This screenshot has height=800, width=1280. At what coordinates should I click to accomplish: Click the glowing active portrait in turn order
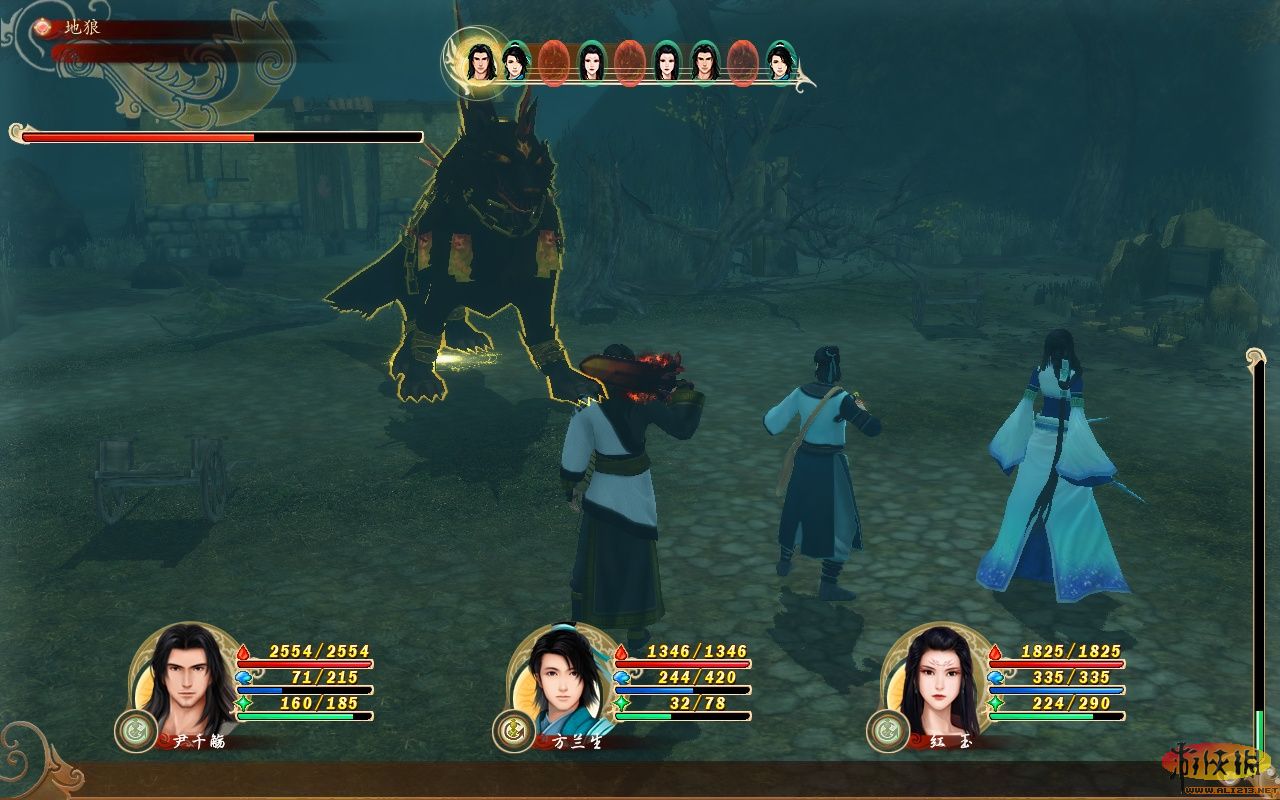(478, 60)
